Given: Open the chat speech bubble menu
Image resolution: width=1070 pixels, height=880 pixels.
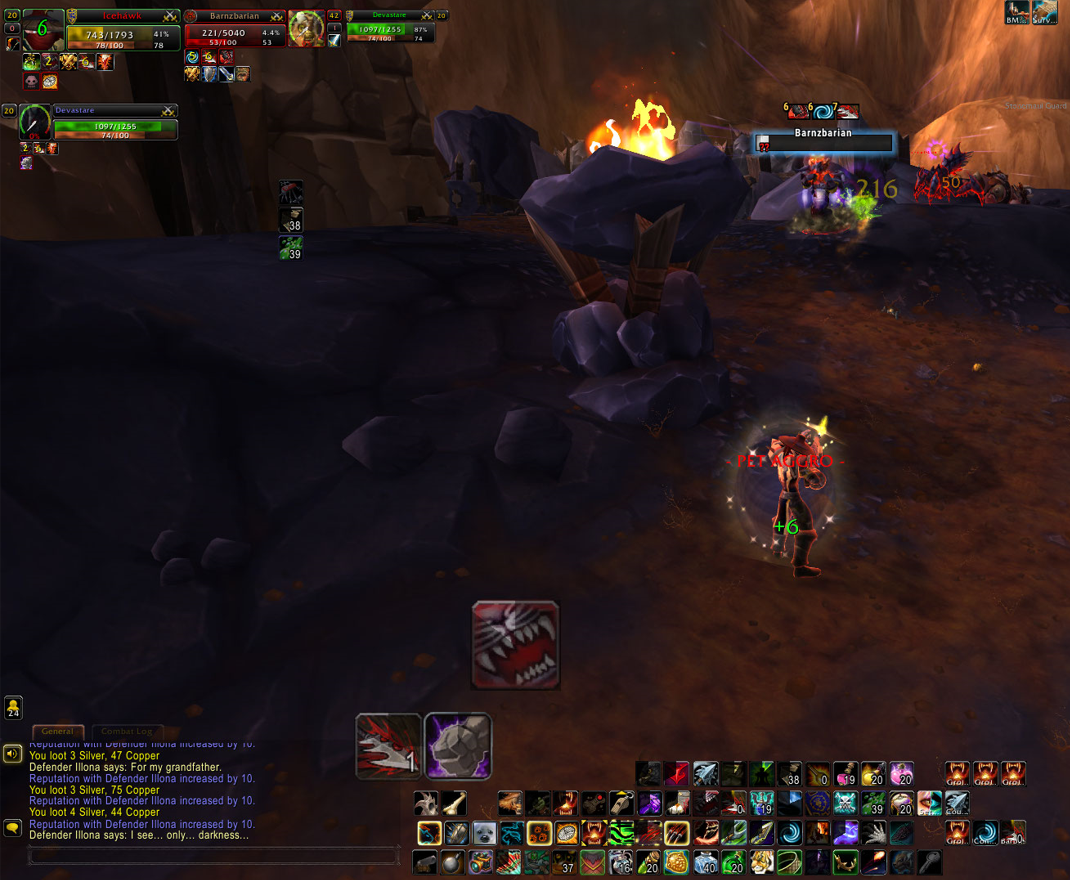Looking at the screenshot, I should tap(12, 828).
